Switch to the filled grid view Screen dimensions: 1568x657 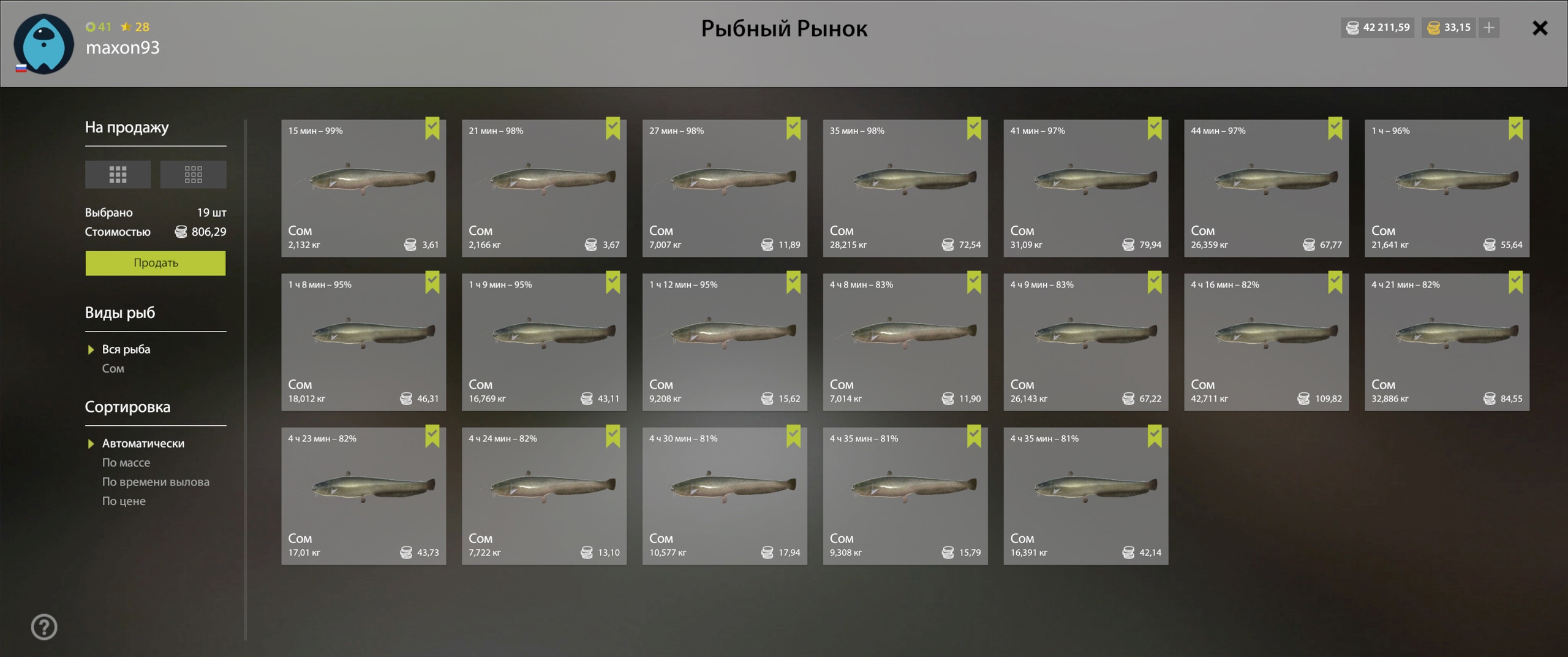pyautogui.click(x=118, y=175)
